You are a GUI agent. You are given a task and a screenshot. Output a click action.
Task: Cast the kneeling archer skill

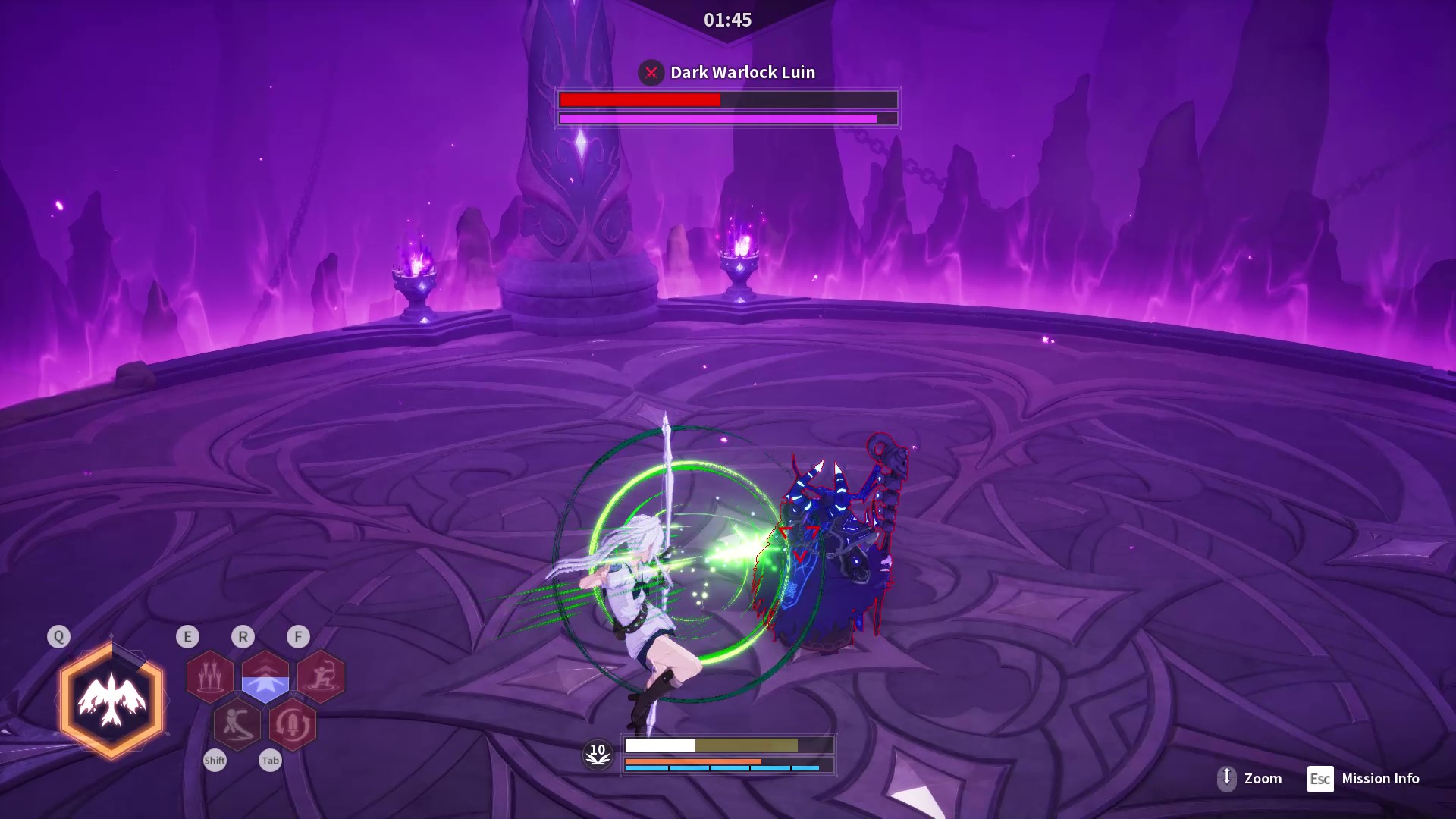point(321,676)
